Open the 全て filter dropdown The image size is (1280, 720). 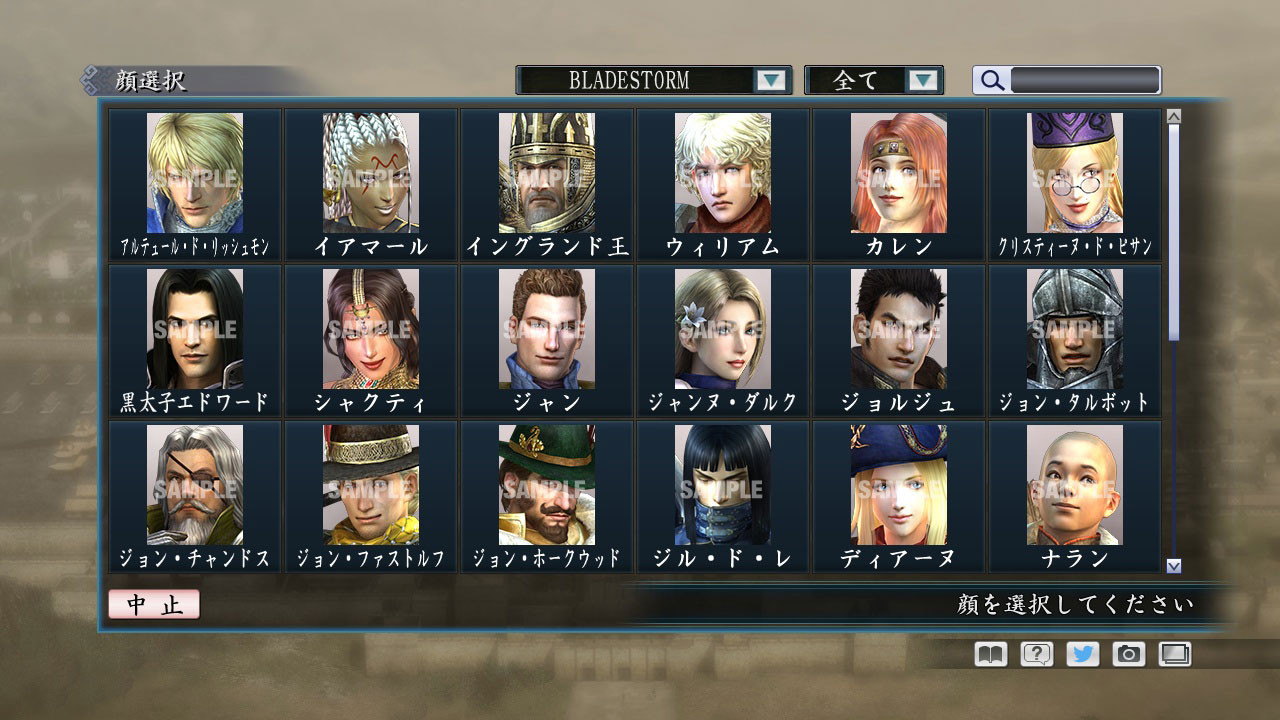point(875,80)
